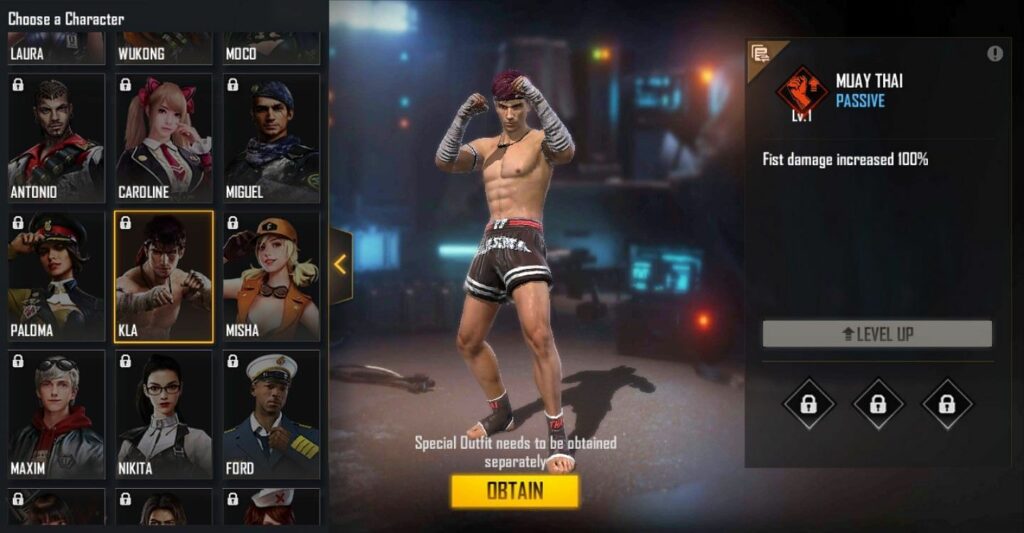Obtain the Kla character
1024x533 pixels.
pyautogui.click(x=514, y=490)
